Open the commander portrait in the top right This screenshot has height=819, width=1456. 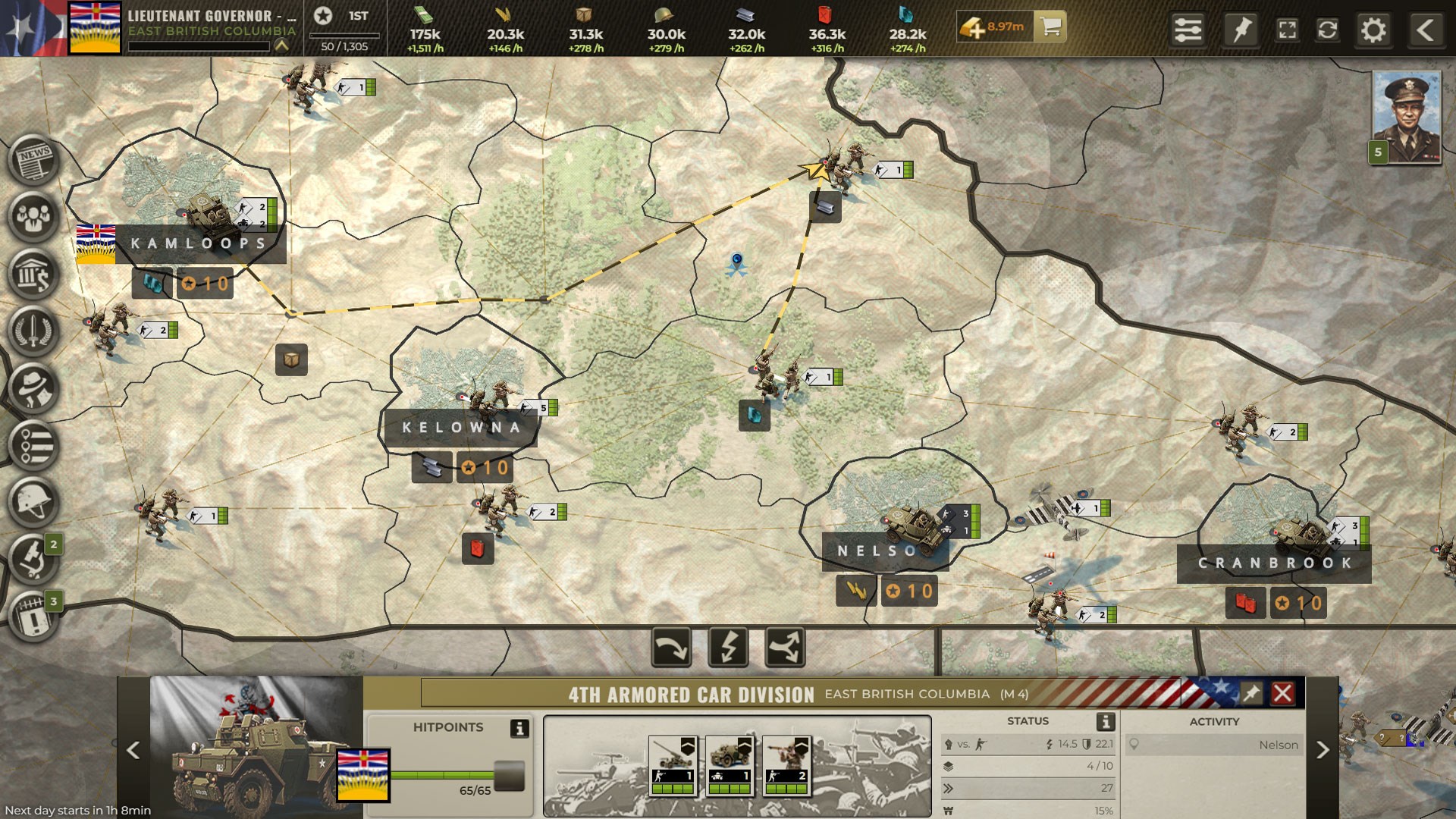(1407, 118)
